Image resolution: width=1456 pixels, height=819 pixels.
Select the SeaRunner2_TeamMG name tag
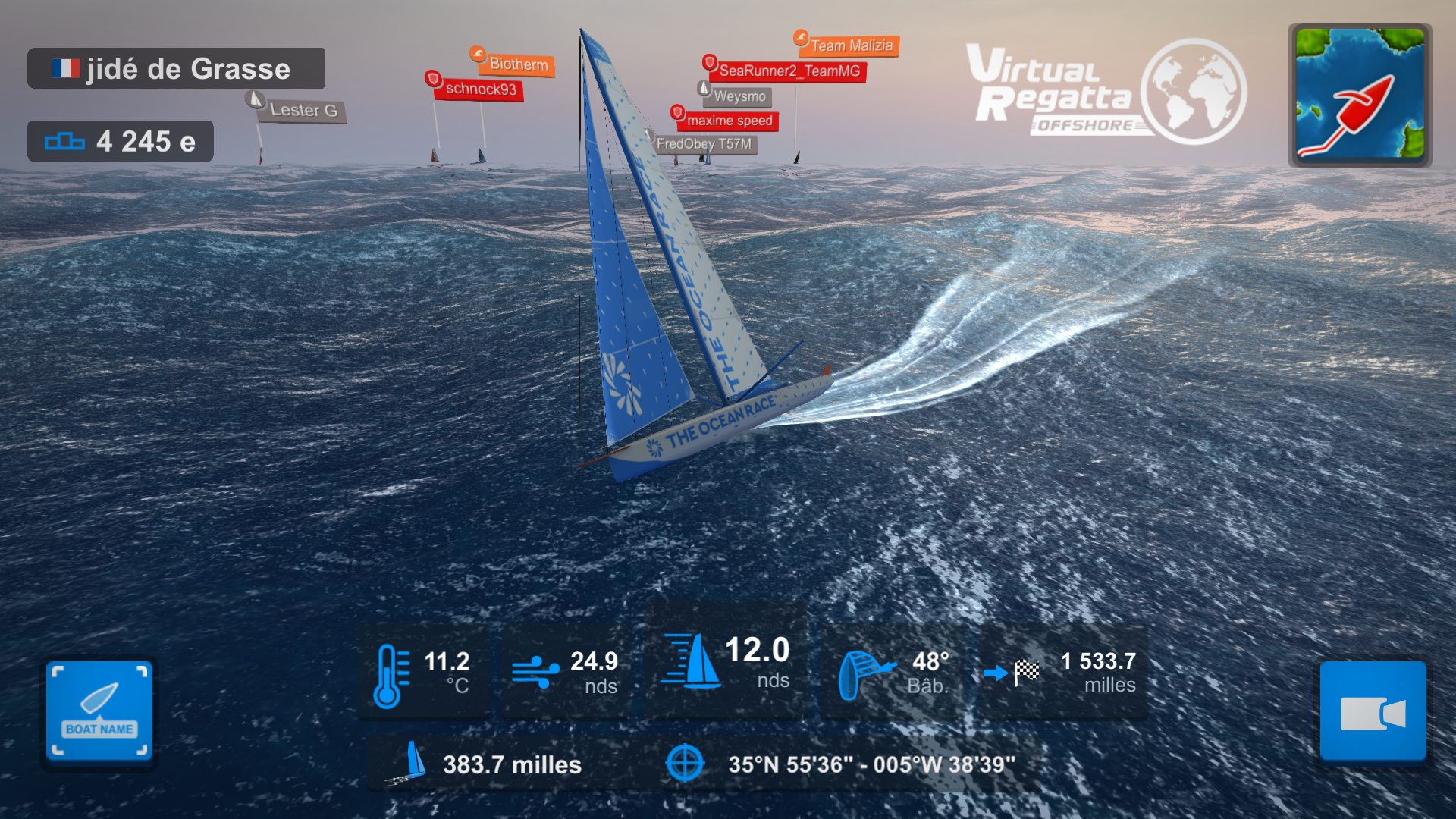(x=789, y=71)
